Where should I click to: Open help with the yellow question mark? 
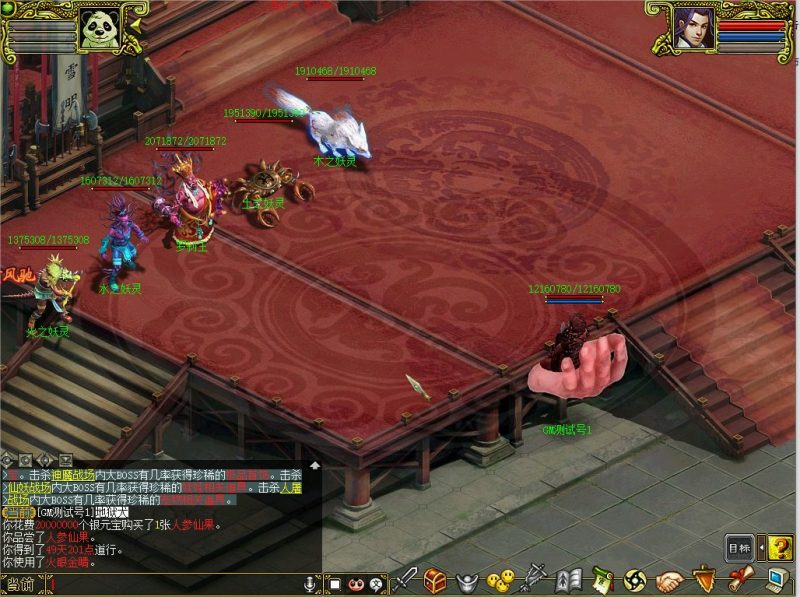point(782,548)
